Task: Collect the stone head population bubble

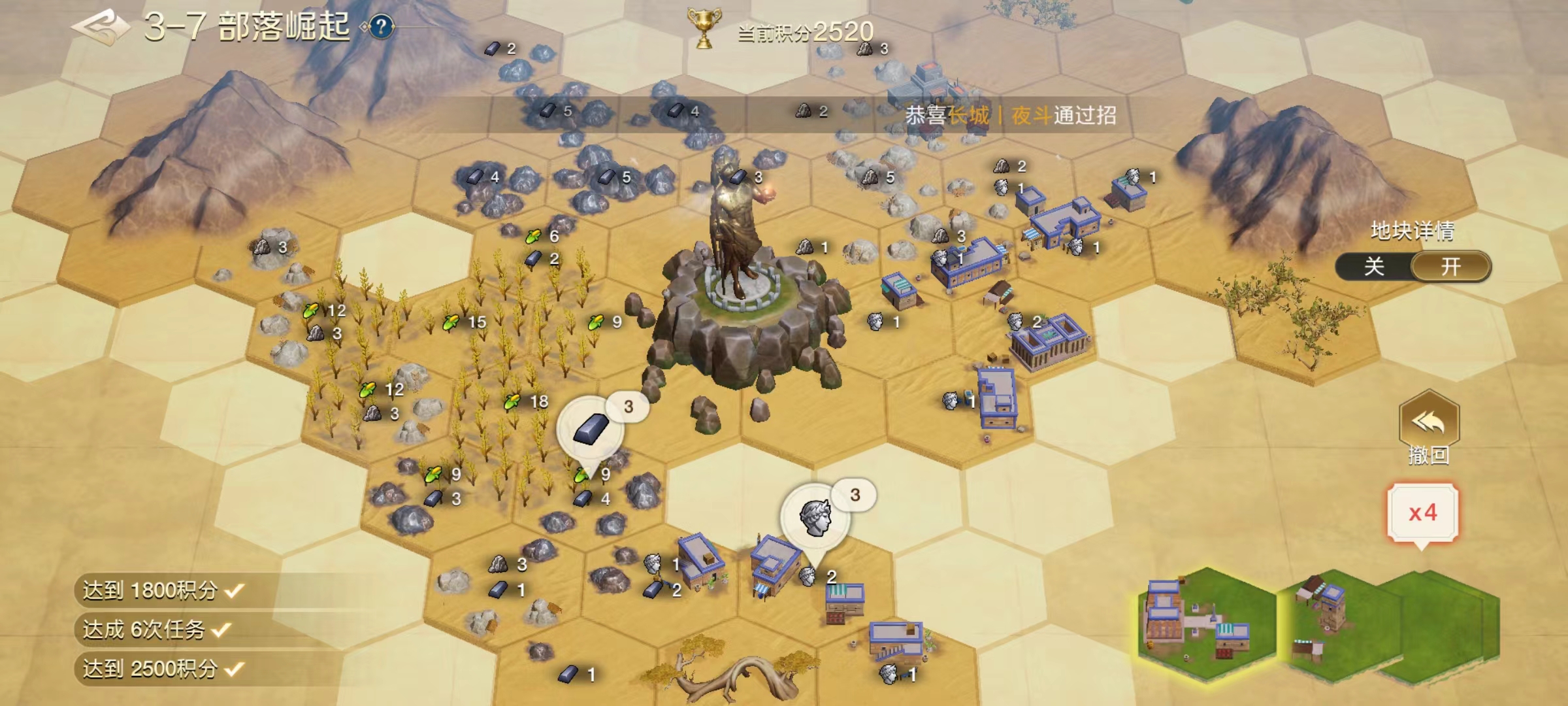Action: tap(815, 518)
